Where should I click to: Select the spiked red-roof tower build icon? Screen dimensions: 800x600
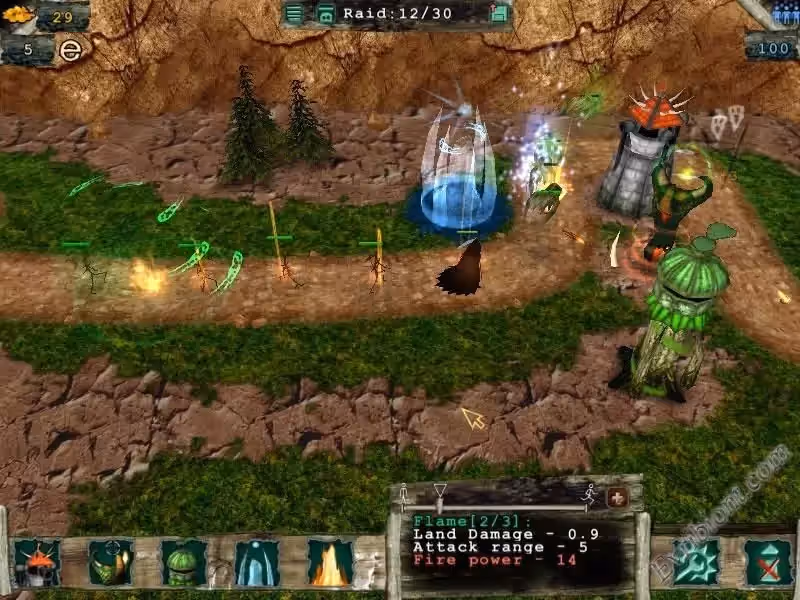click(x=38, y=562)
